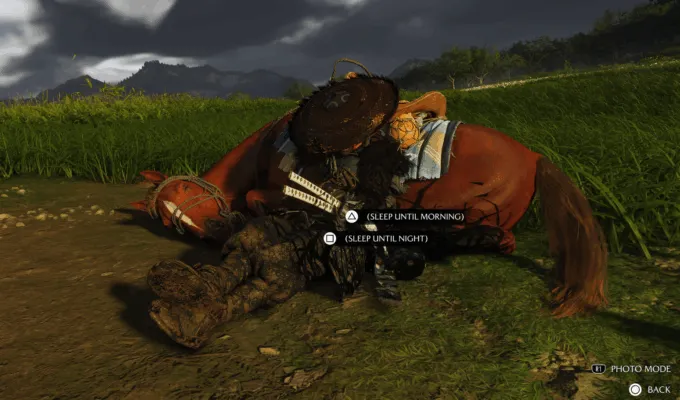Go back using the Back option

pos(657,388)
